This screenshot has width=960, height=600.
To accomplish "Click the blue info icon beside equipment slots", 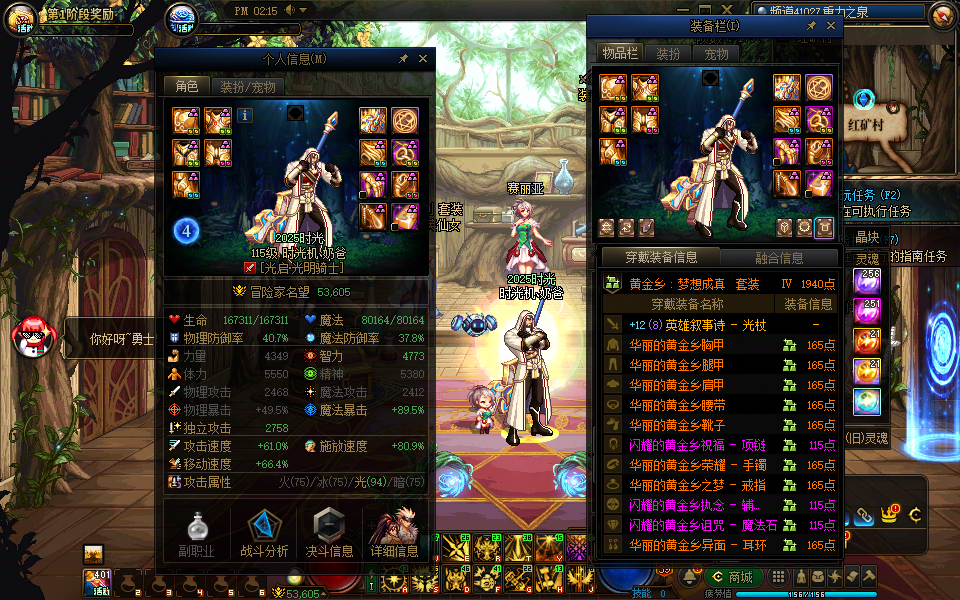I will click(x=245, y=115).
